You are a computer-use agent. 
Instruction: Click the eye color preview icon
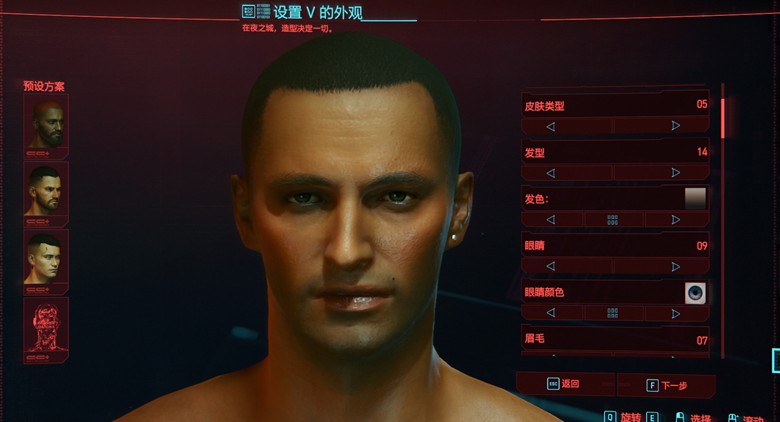click(x=695, y=292)
